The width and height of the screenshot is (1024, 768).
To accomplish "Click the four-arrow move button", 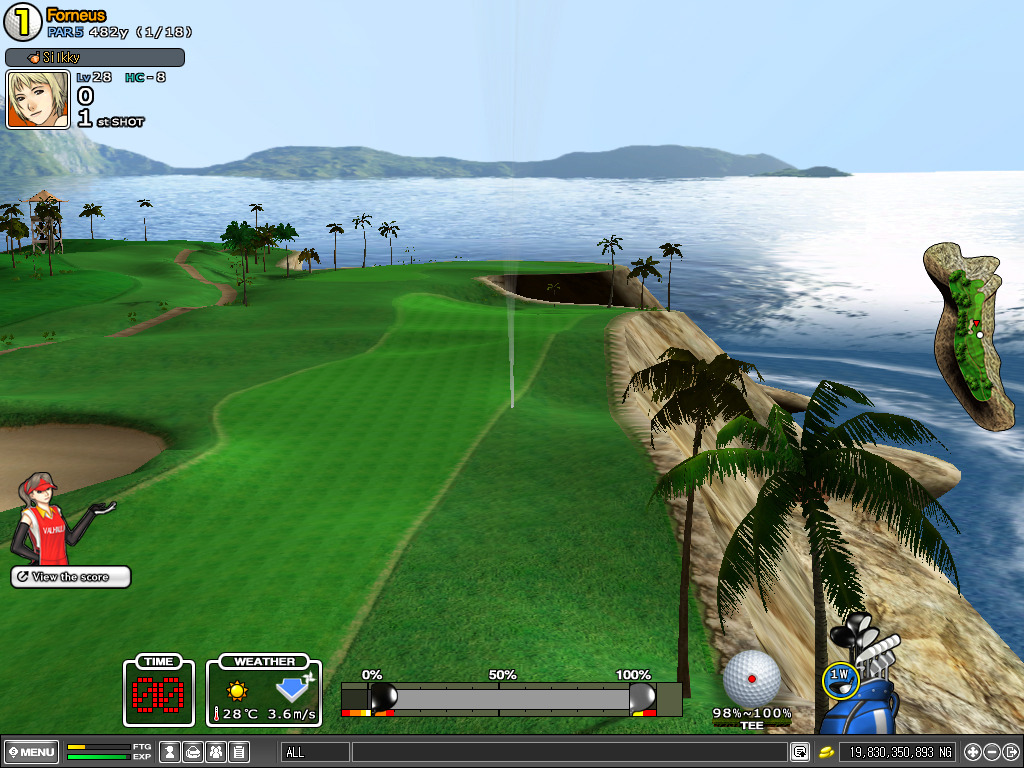I will point(972,752).
